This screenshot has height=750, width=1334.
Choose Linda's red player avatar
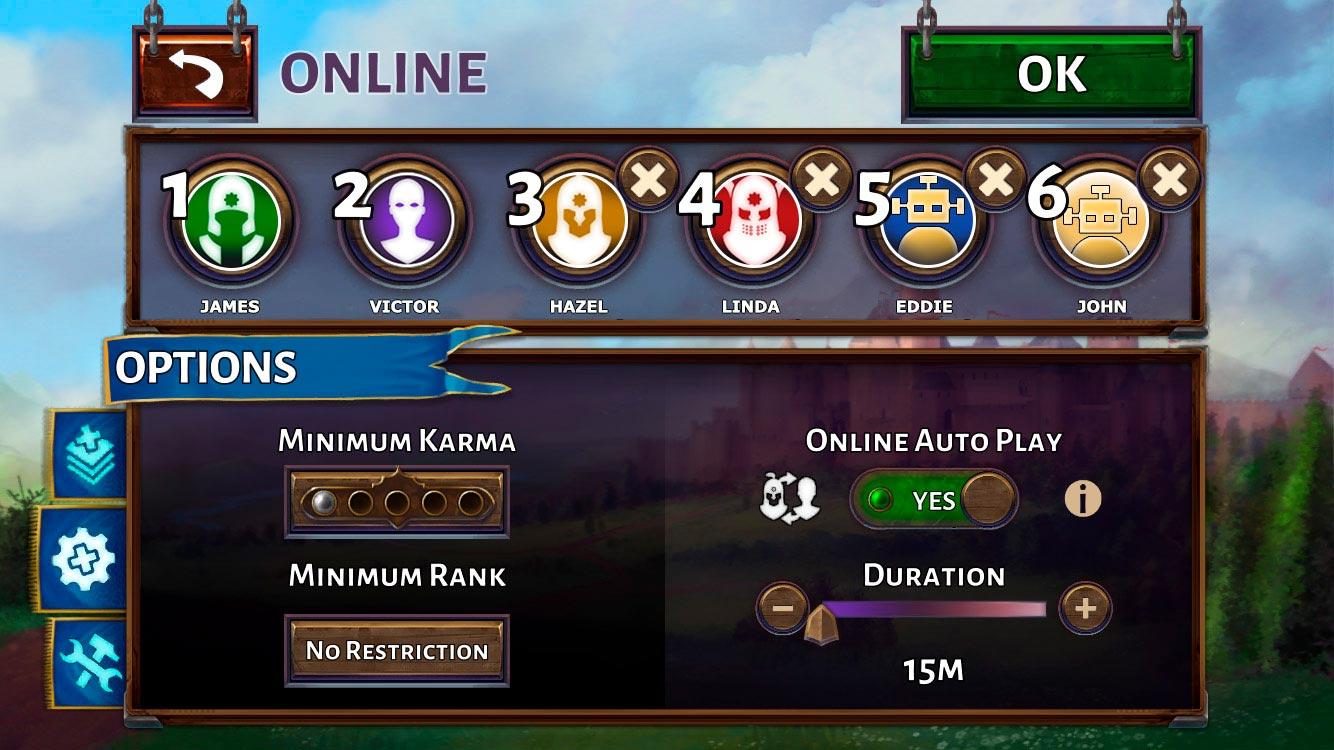pyautogui.click(x=751, y=222)
